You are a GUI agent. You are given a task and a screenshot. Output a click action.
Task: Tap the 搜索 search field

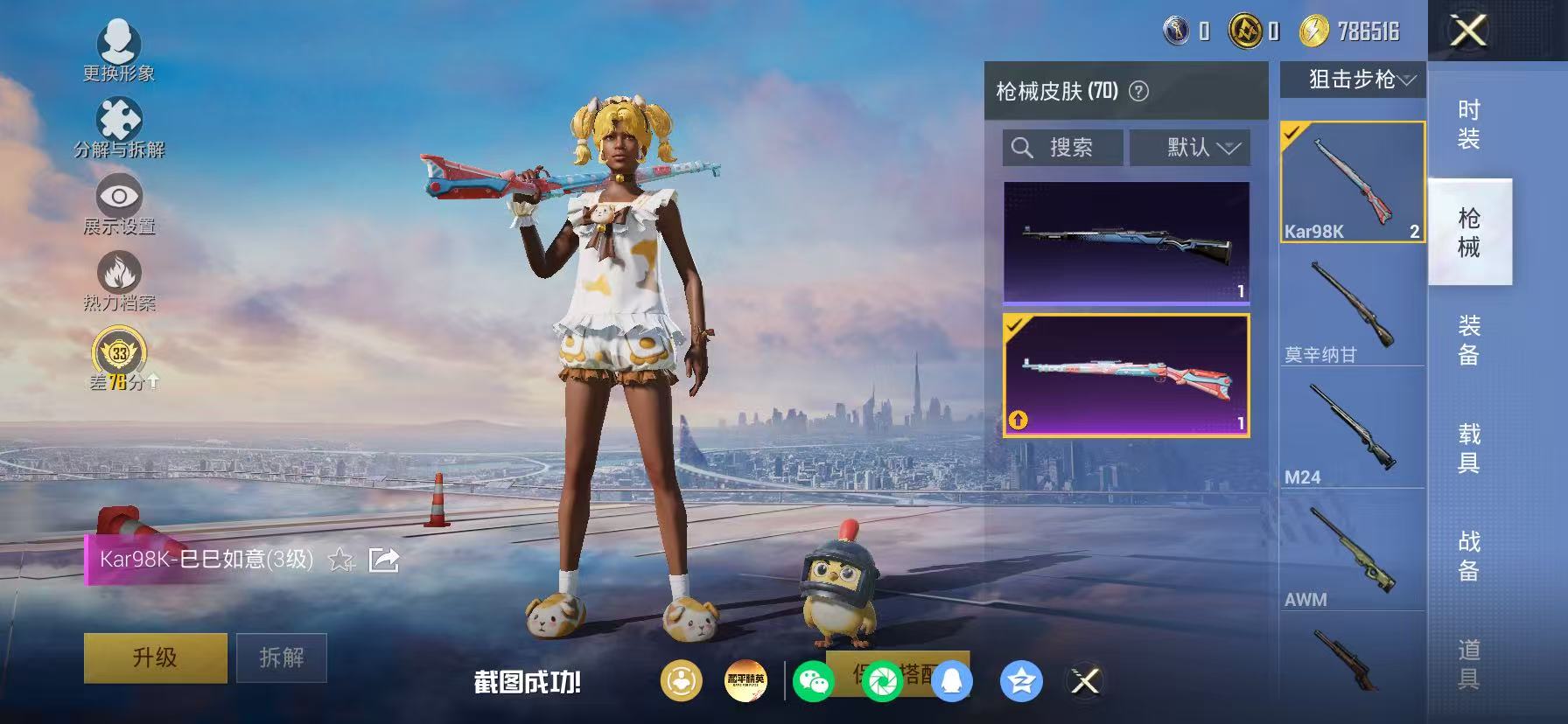tap(1063, 147)
